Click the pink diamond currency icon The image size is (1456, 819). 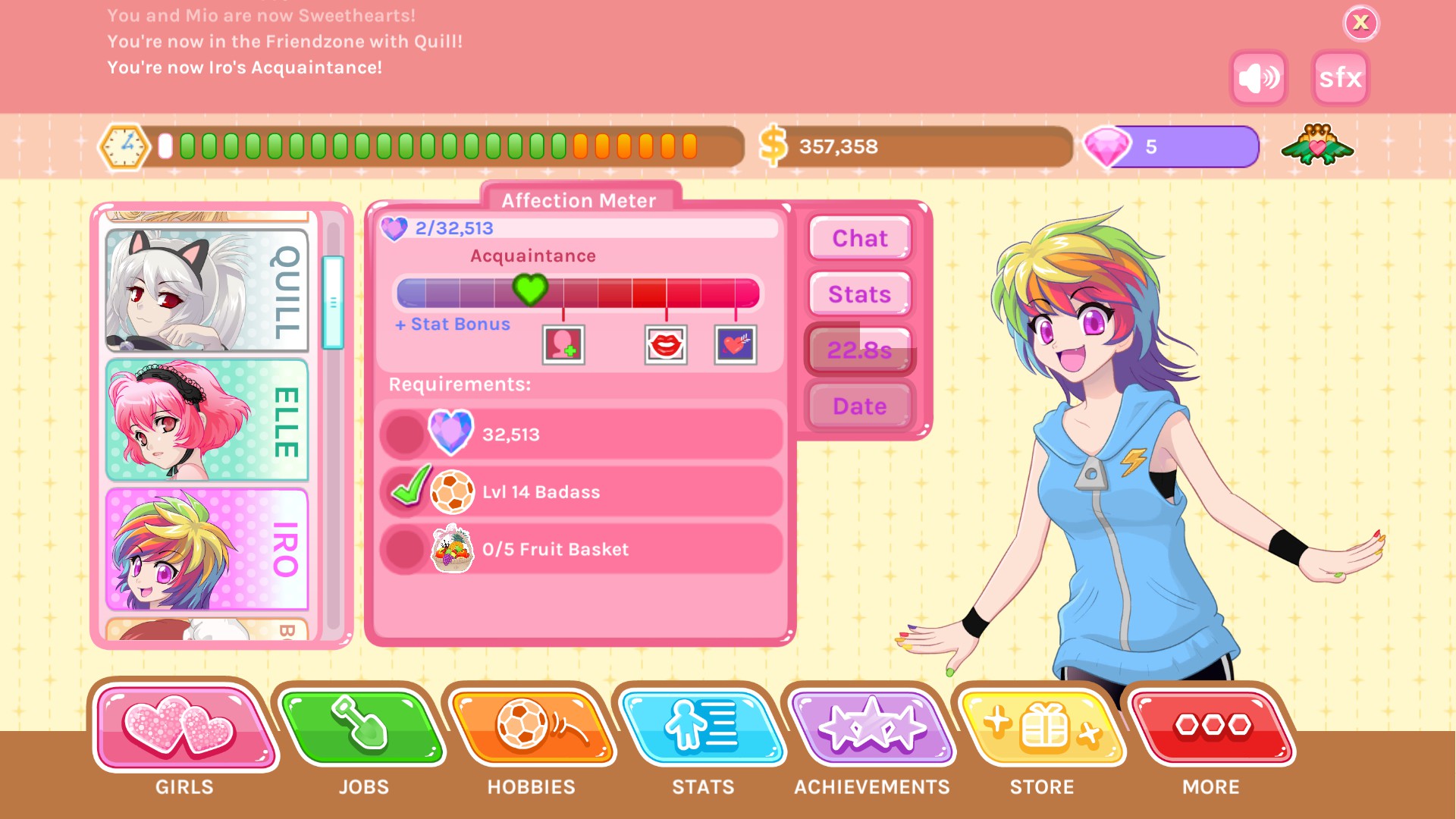[1112, 146]
